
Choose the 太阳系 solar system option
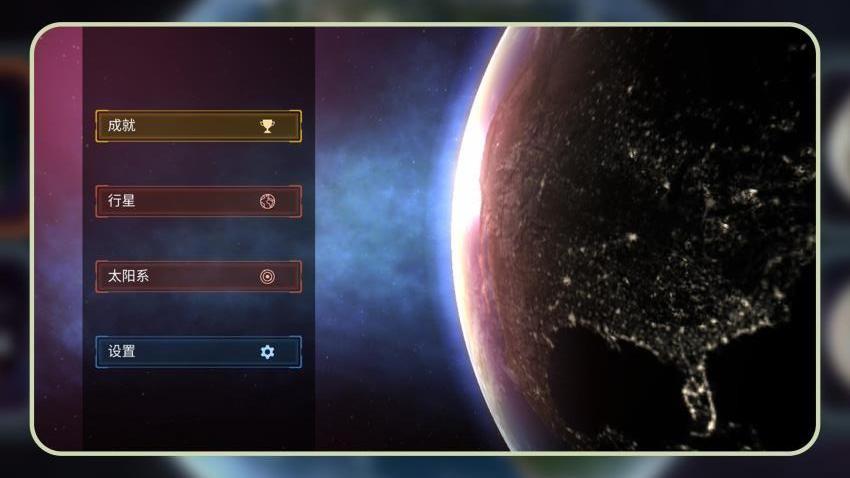point(198,276)
